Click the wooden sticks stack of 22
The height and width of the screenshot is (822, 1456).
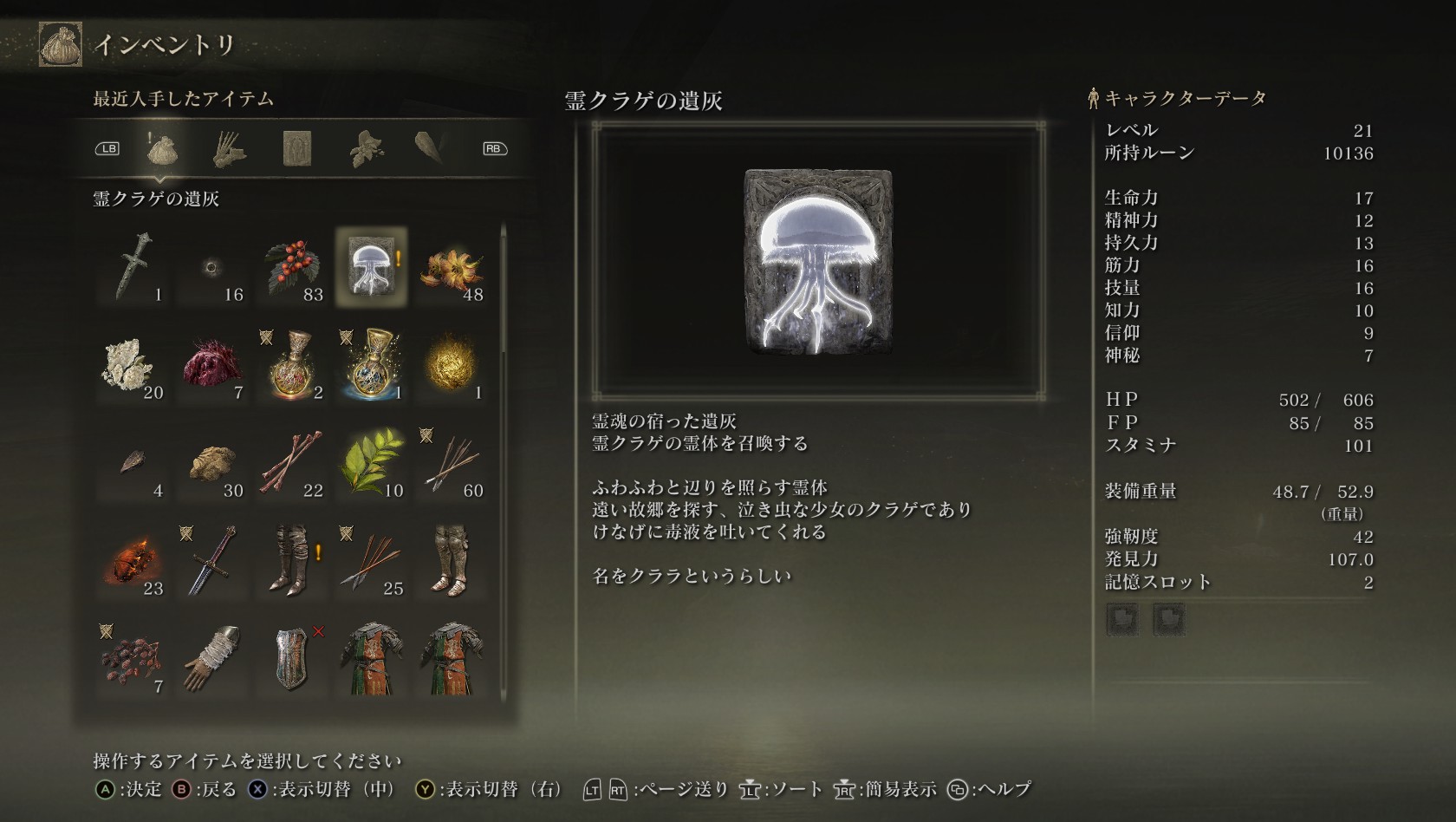coord(292,463)
